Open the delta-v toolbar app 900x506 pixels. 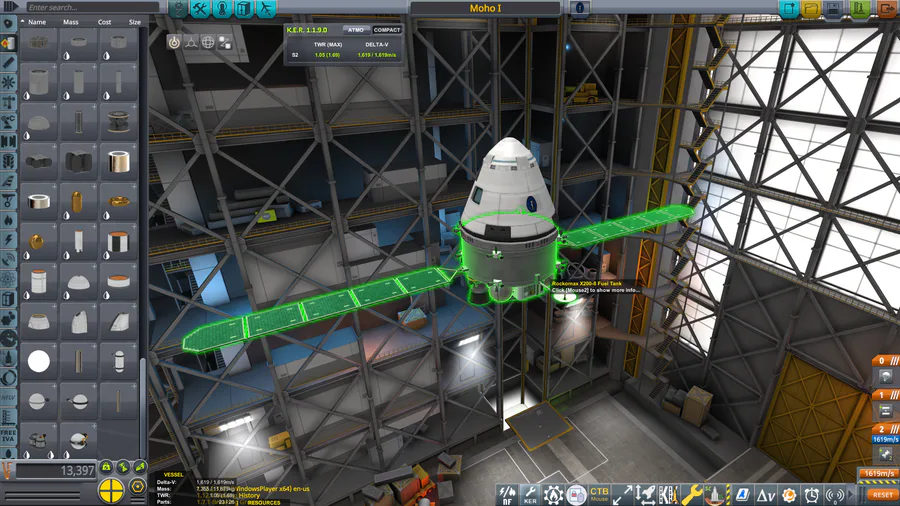tap(766, 494)
